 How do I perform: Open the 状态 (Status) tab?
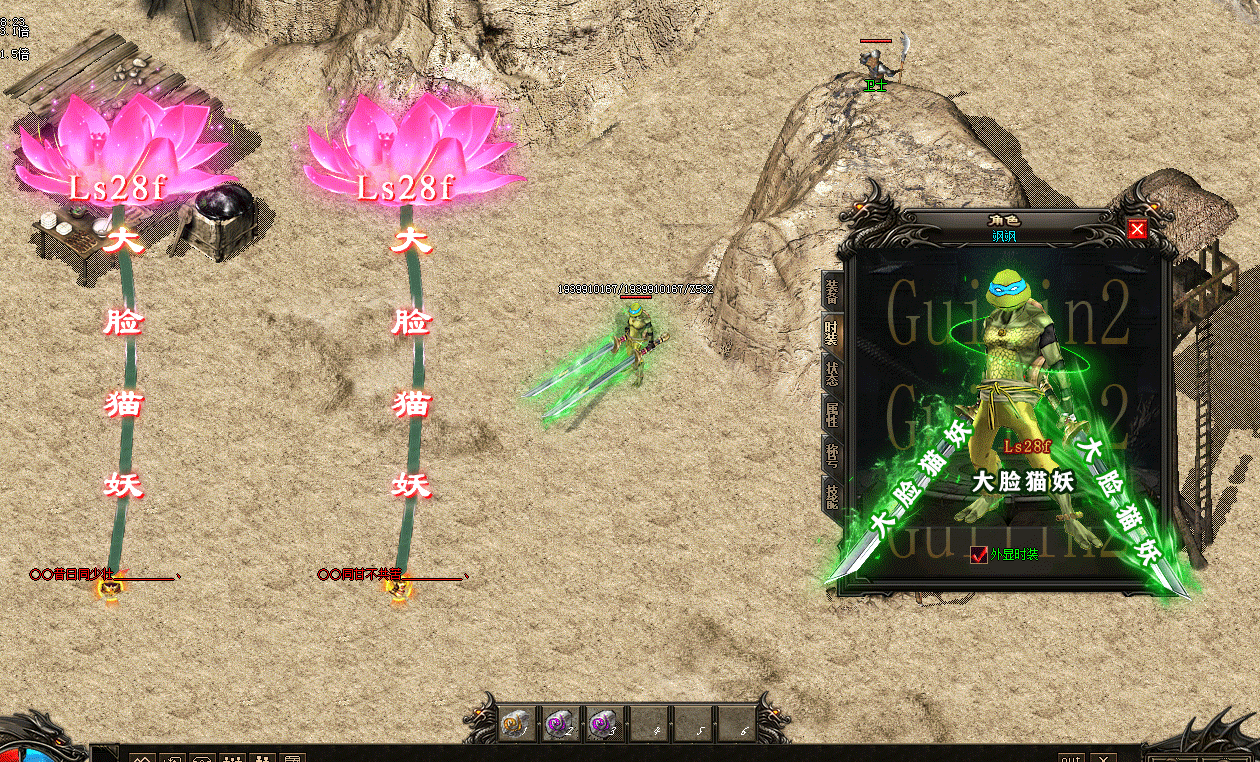[x=831, y=373]
